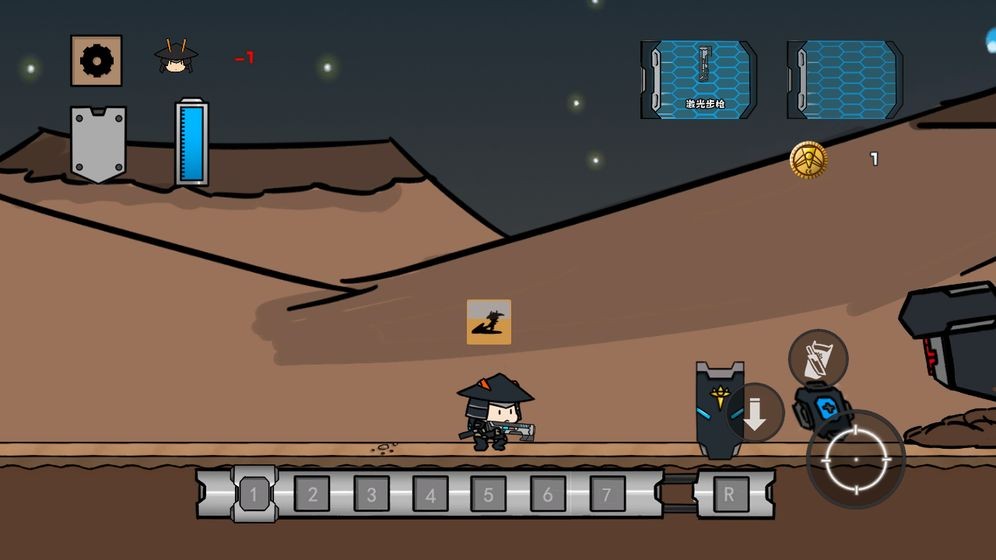
Task: Select hotbar slot 1
Action: (x=254, y=493)
